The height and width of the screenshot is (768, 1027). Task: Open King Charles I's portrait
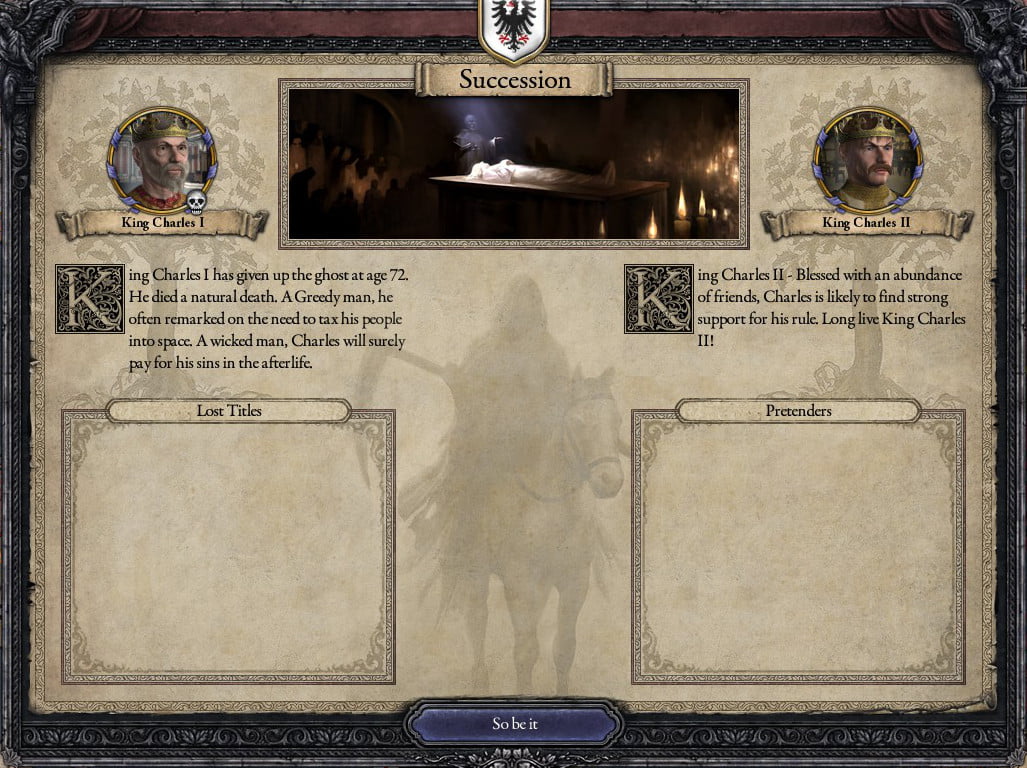pyautogui.click(x=160, y=160)
